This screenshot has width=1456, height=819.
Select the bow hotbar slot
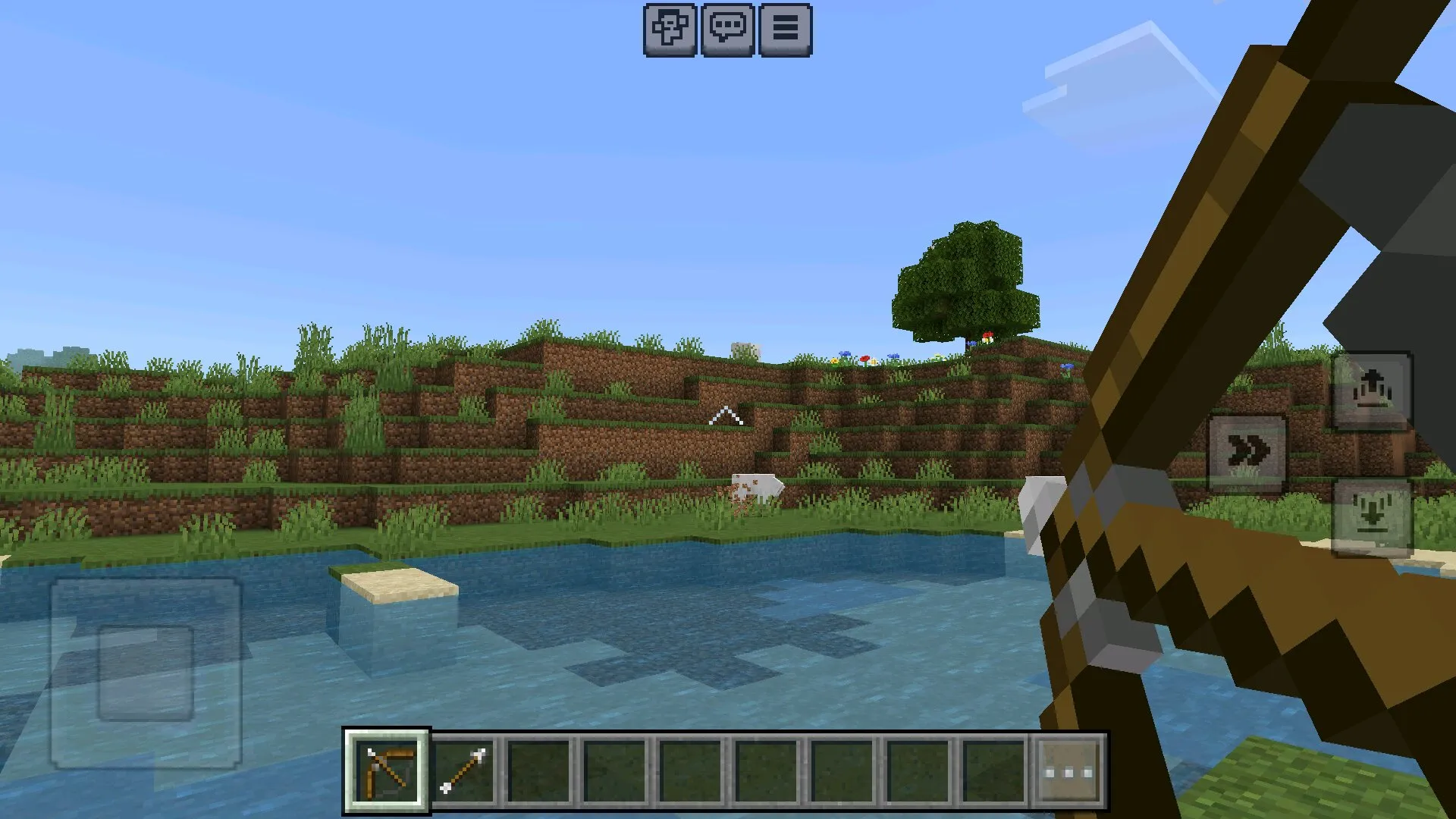click(x=387, y=771)
